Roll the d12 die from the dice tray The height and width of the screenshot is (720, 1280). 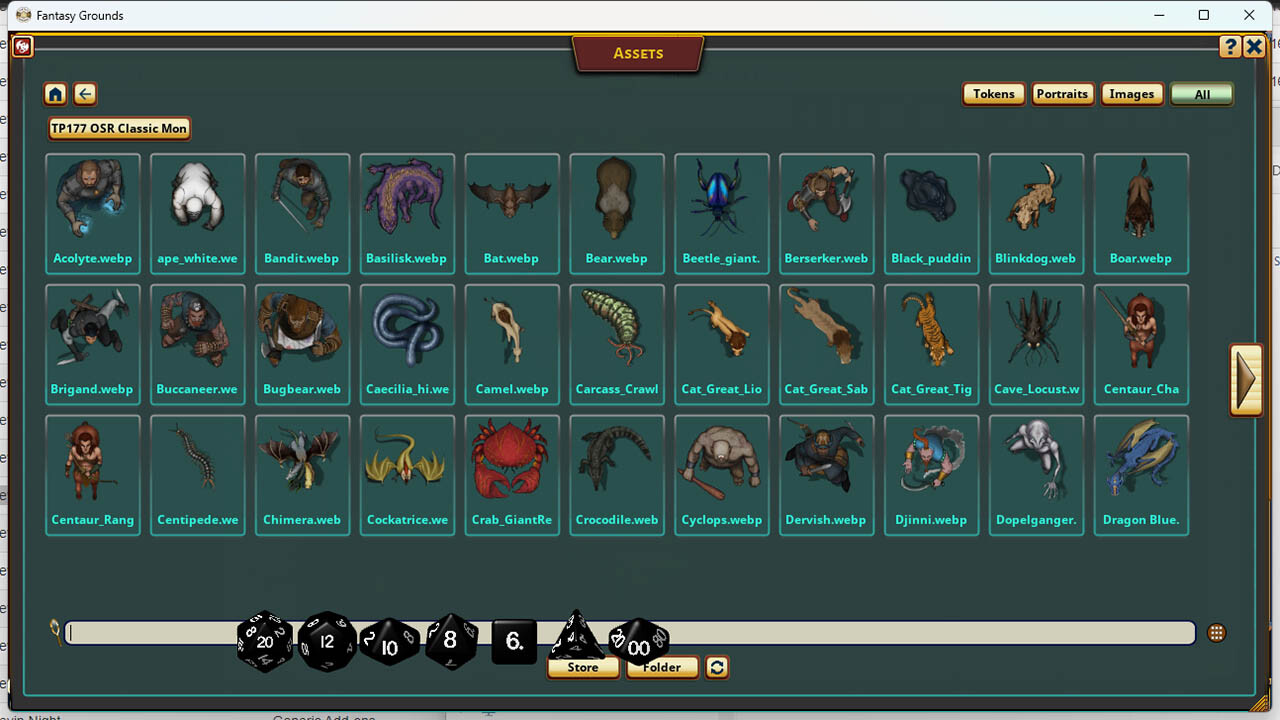click(x=326, y=642)
